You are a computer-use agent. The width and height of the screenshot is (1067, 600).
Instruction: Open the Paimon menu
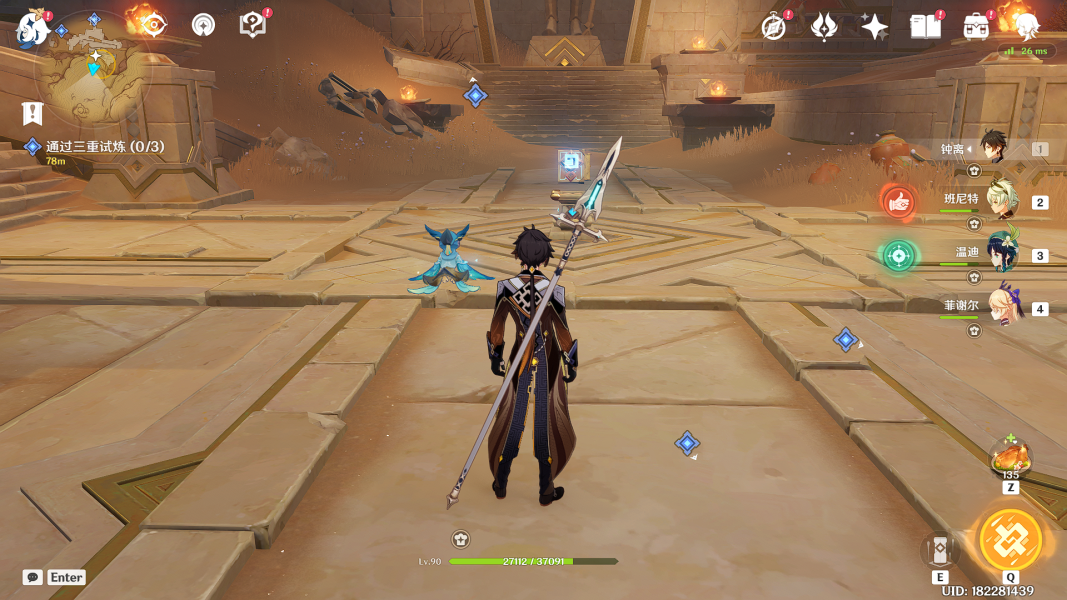[33, 28]
